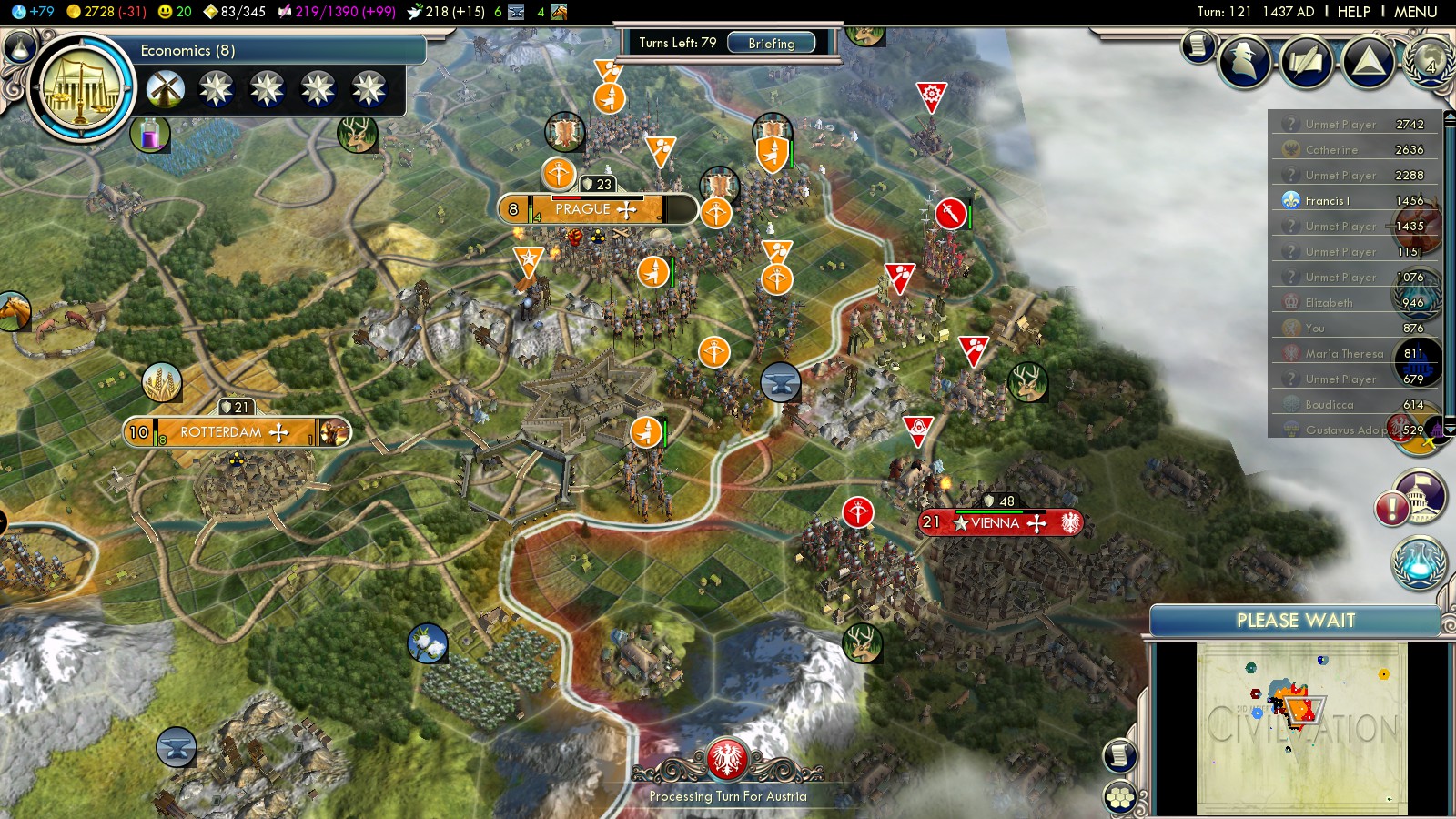1456x819 pixels.
Task: Open the gold amount in the top bar
Action: point(106,12)
